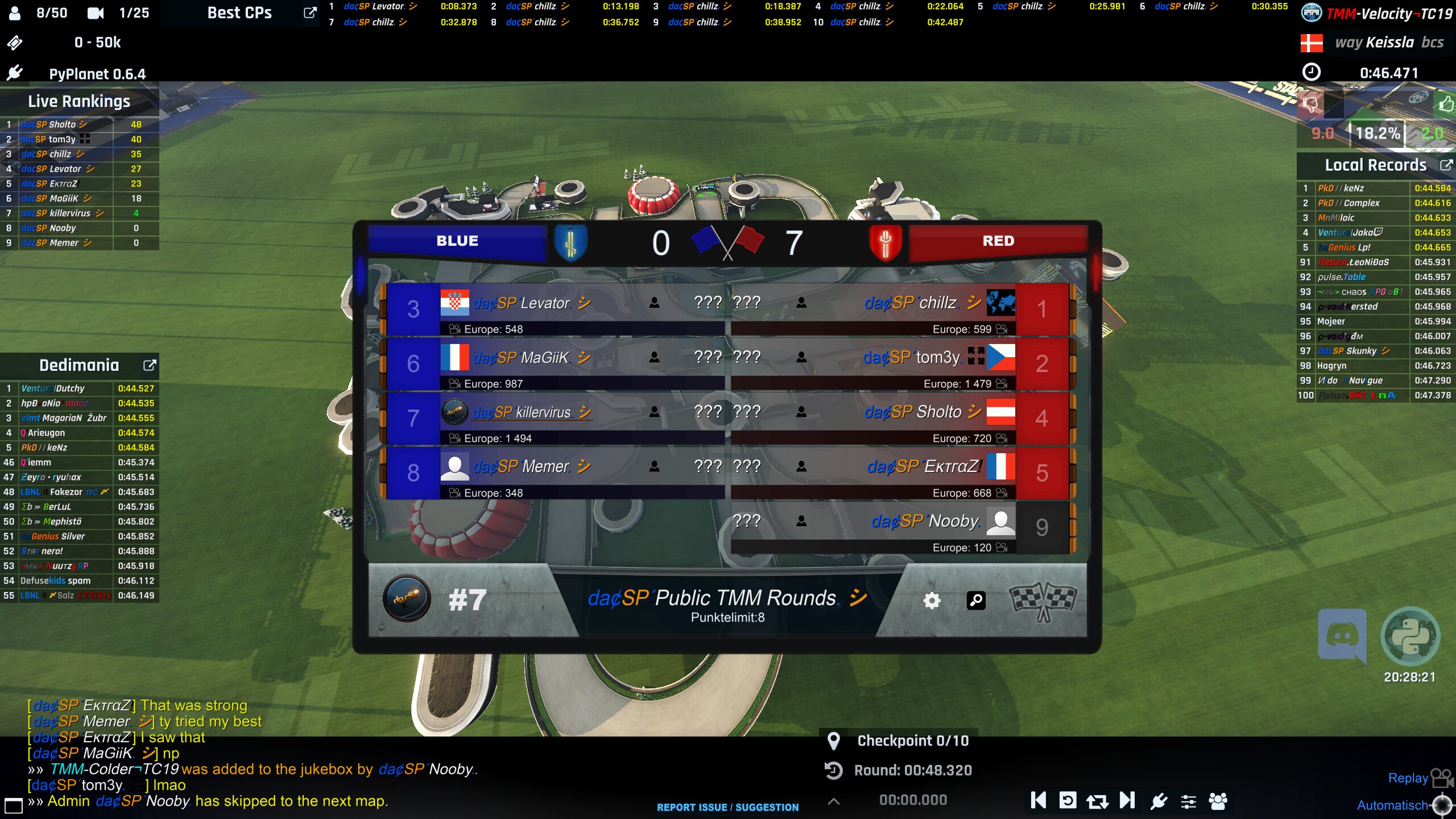Image resolution: width=1456 pixels, height=819 pixels.
Task: Vote thumbs up on this map
Action: tap(1445, 104)
